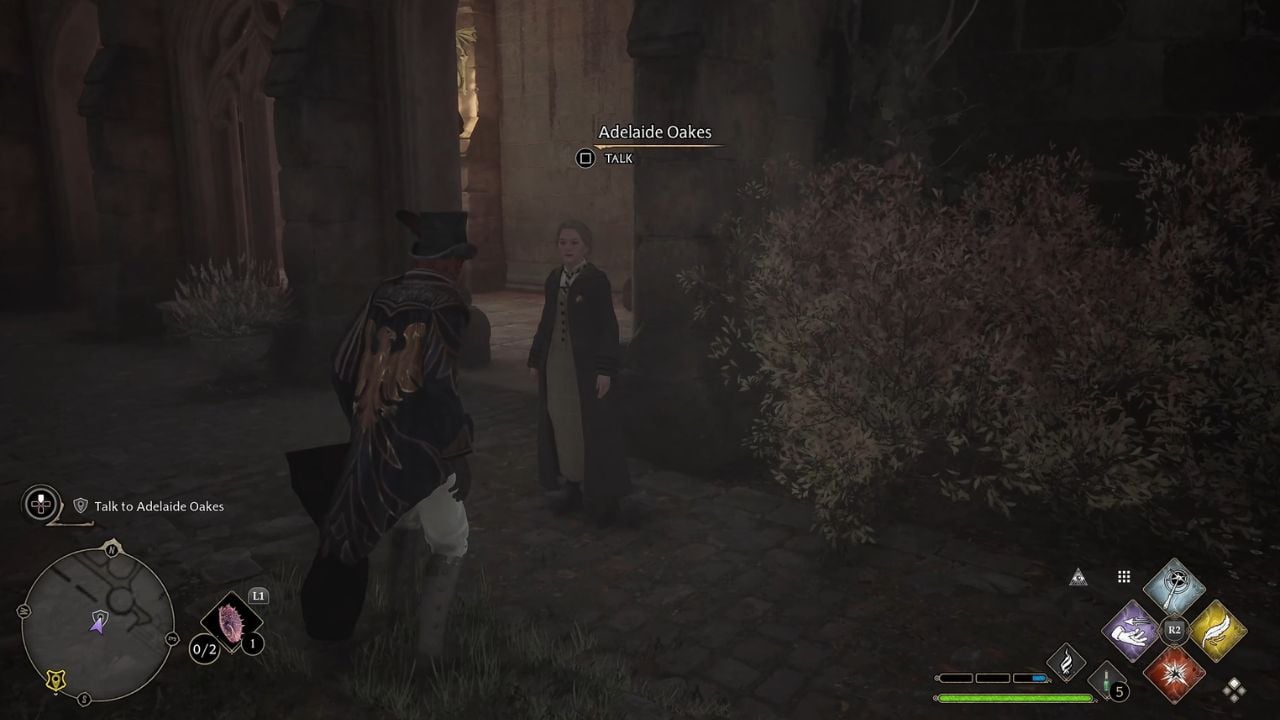The width and height of the screenshot is (1280, 720).
Task: Click the four-diamond spell set switcher
Action: coord(1235,689)
